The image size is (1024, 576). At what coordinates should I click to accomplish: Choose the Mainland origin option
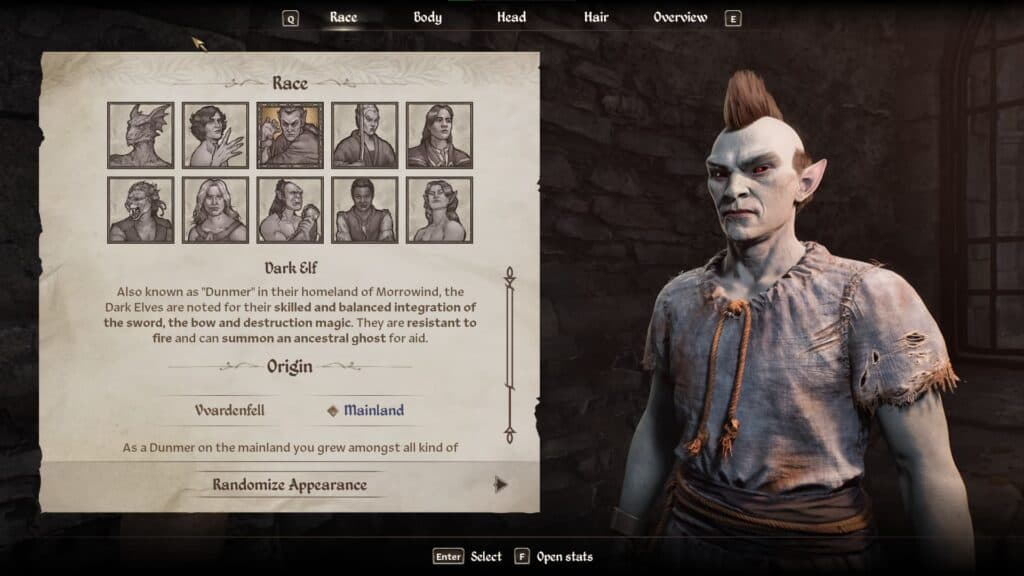click(x=373, y=410)
